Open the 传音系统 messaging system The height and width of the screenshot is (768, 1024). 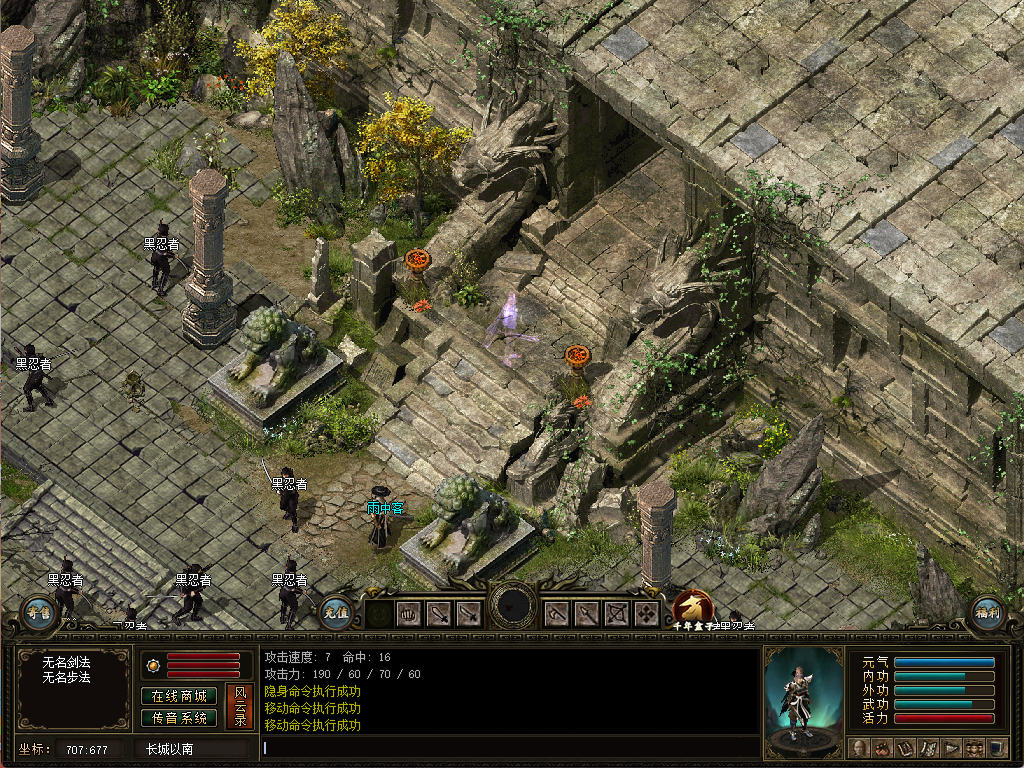coord(180,717)
